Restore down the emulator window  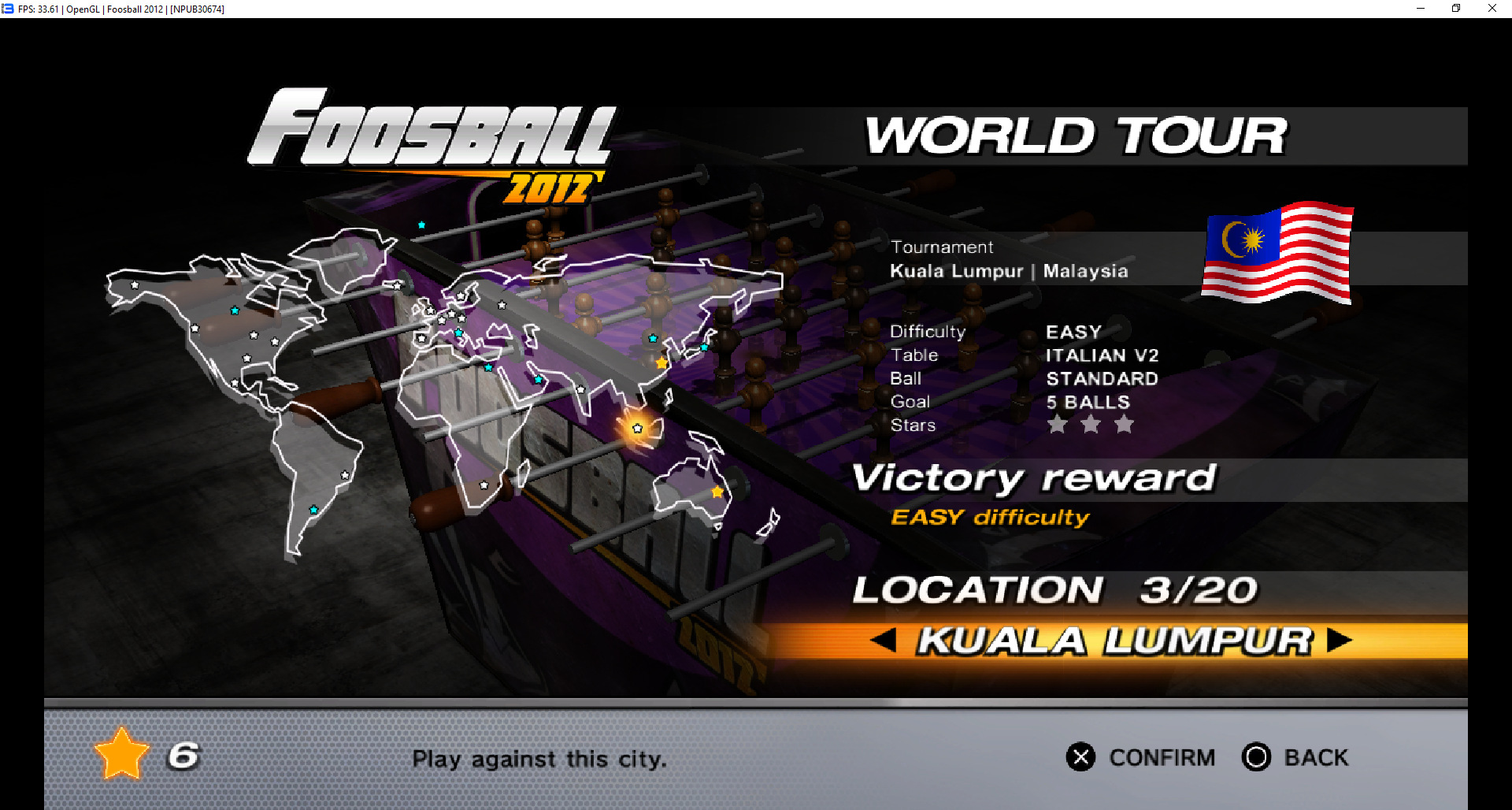coord(1456,9)
